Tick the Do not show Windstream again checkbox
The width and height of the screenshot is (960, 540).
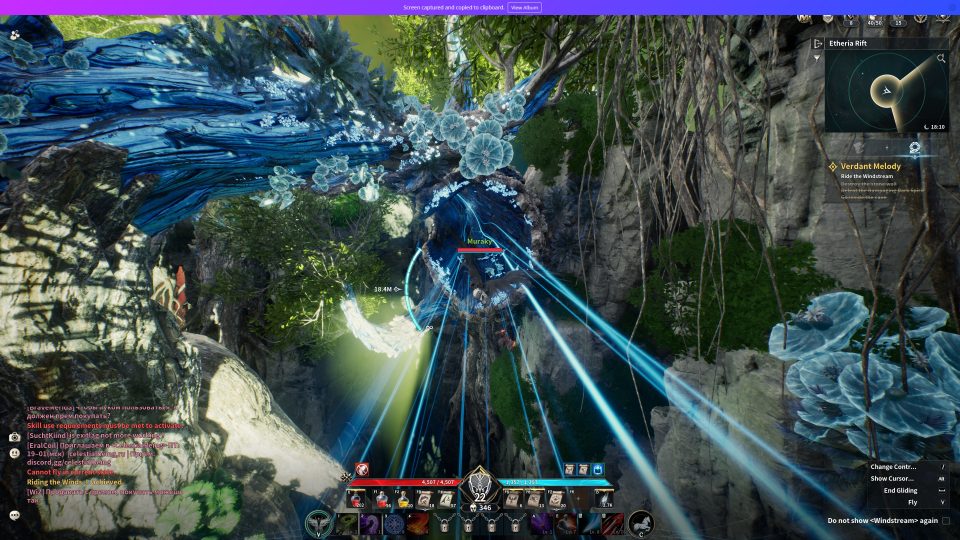pyautogui.click(x=946, y=521)
